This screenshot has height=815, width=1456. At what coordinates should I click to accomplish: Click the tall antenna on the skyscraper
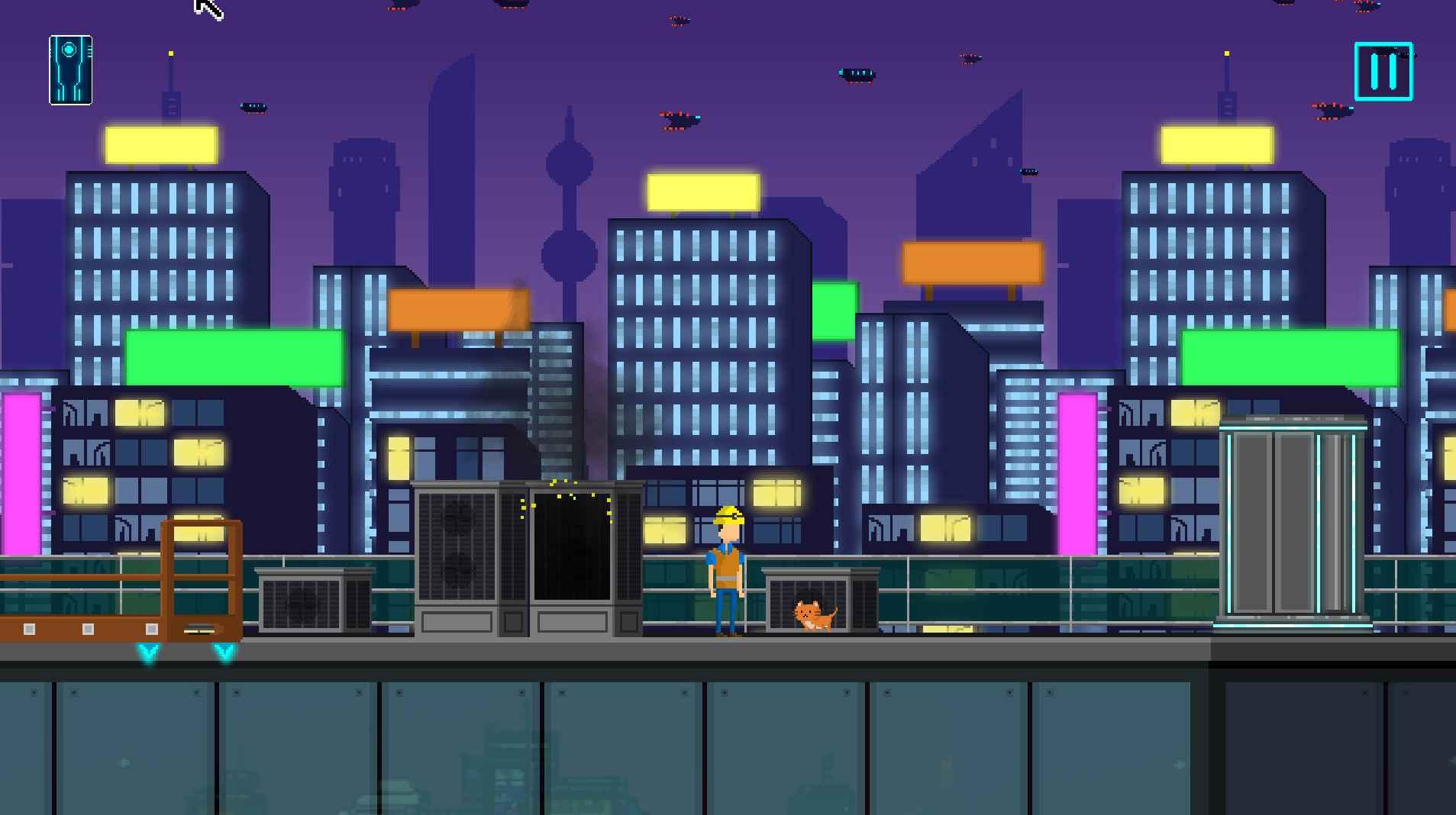click(169, 84)
